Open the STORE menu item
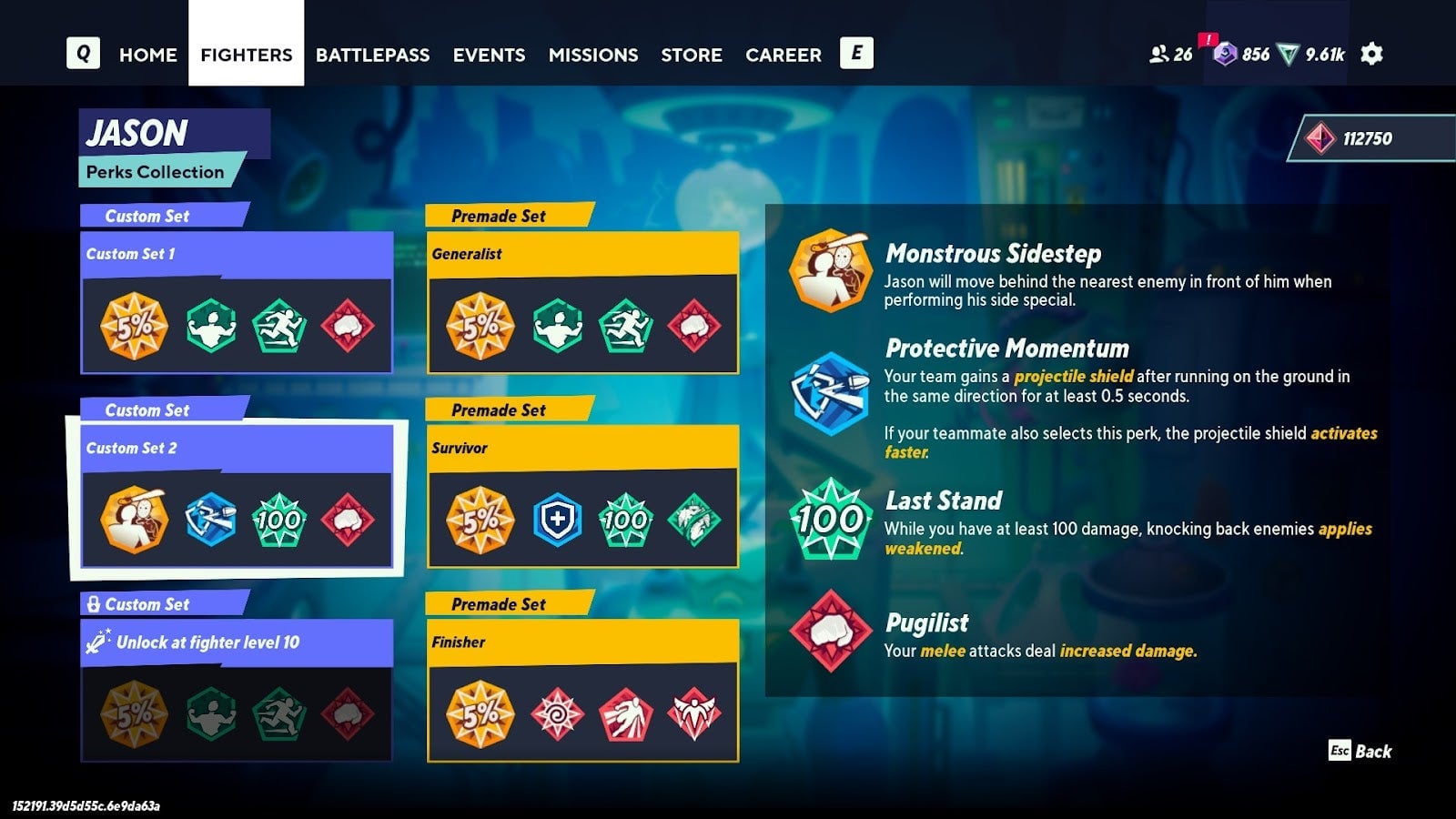The height and width of the screenshot is (819, 1456). click(692, 55)
